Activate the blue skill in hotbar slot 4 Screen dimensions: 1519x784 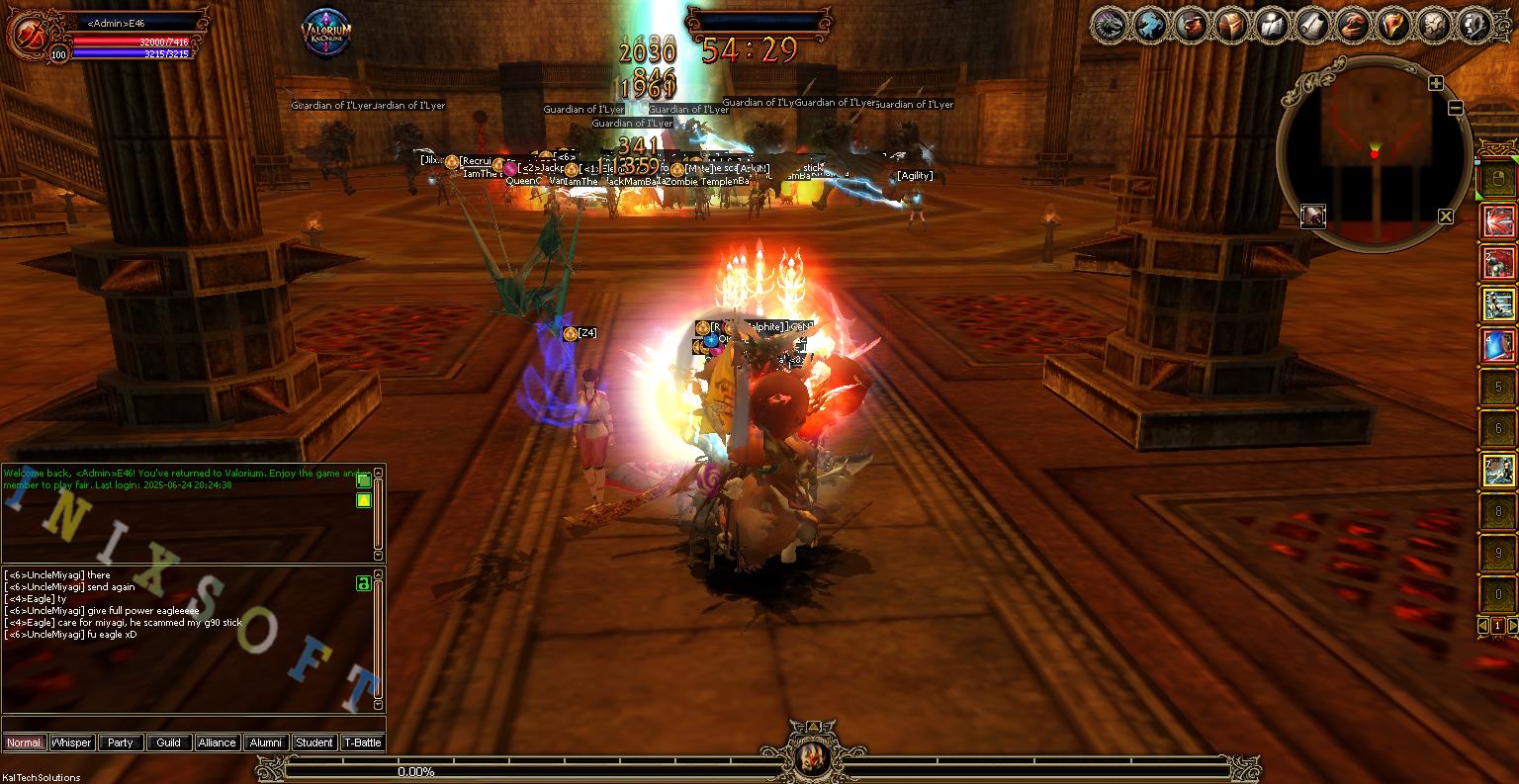pos(1496,346)
